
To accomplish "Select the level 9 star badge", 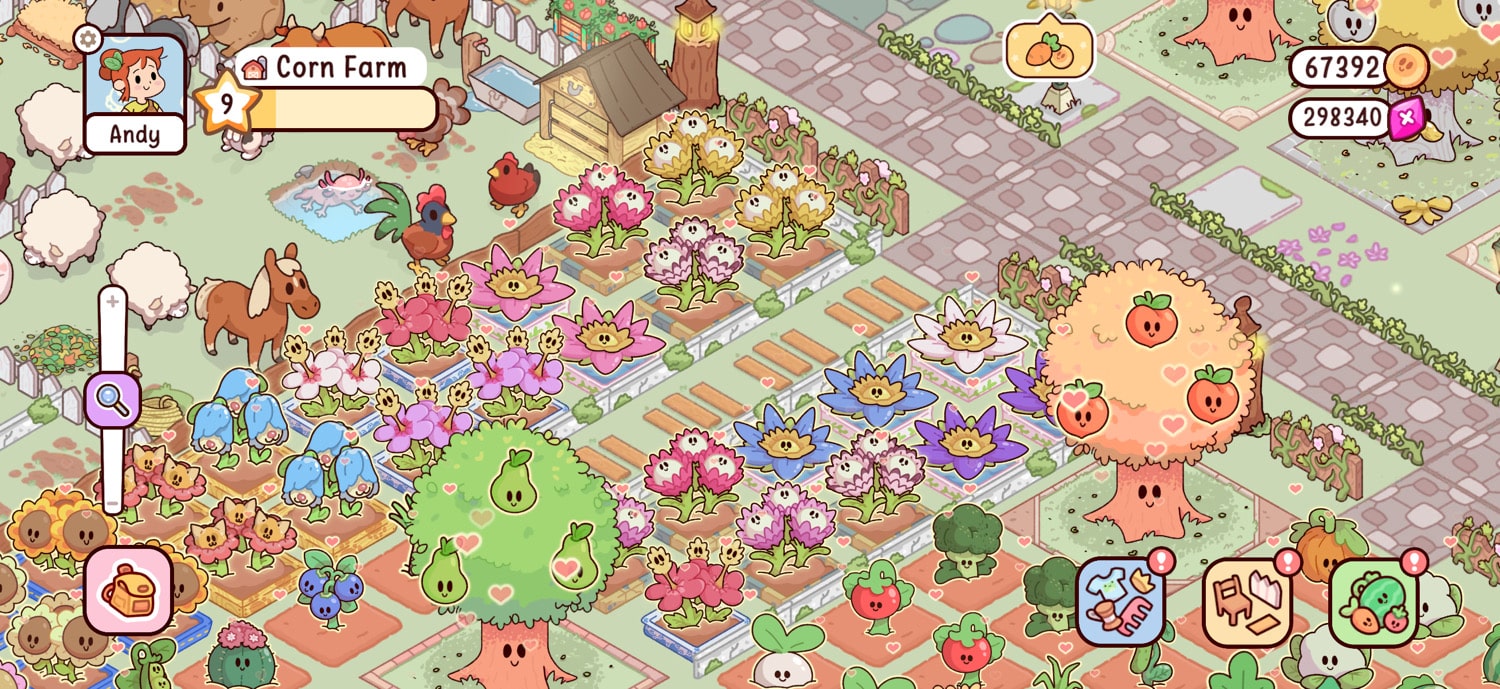I will (x=226, y=103).
